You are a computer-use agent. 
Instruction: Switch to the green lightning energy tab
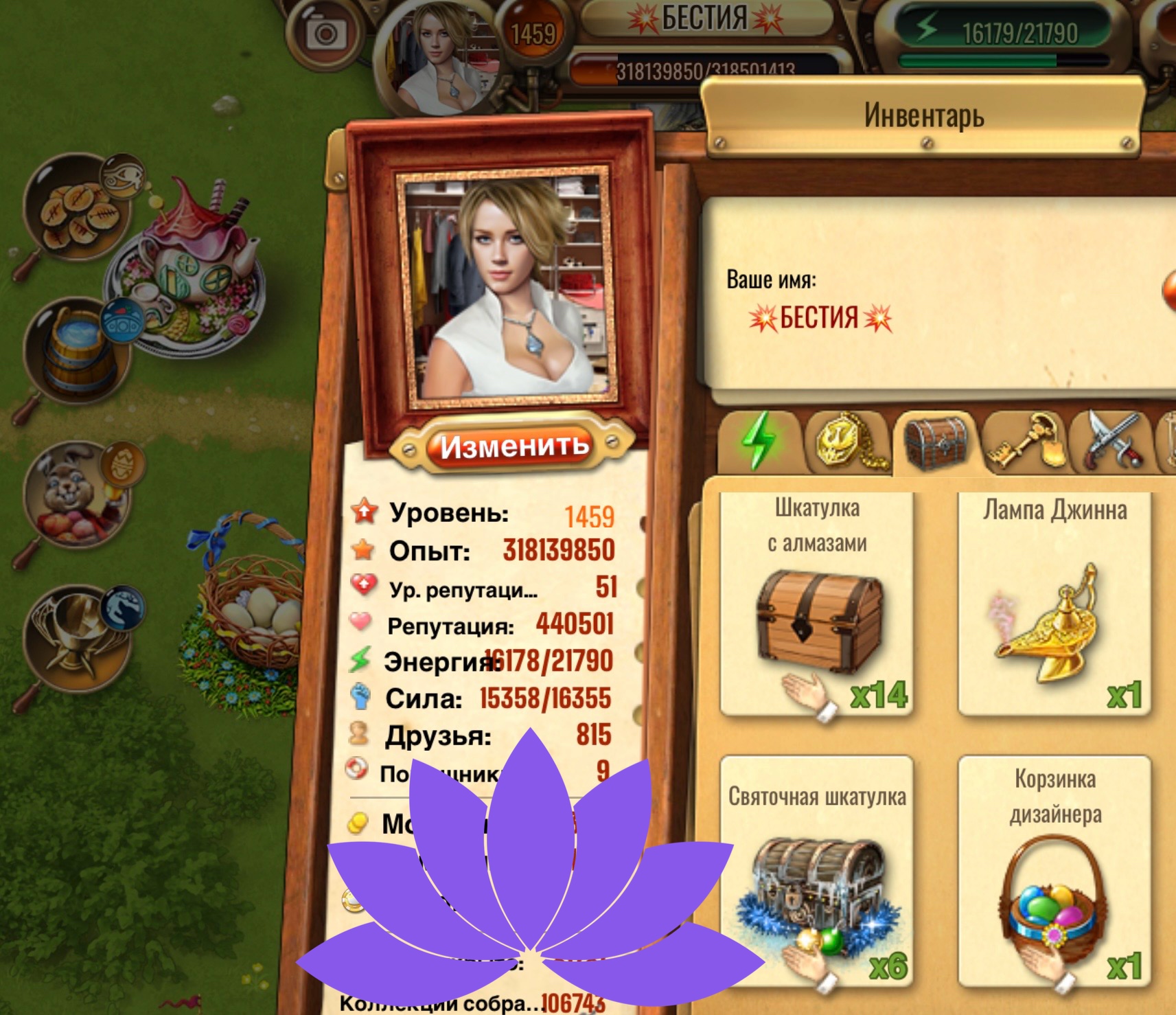point(759,442)
